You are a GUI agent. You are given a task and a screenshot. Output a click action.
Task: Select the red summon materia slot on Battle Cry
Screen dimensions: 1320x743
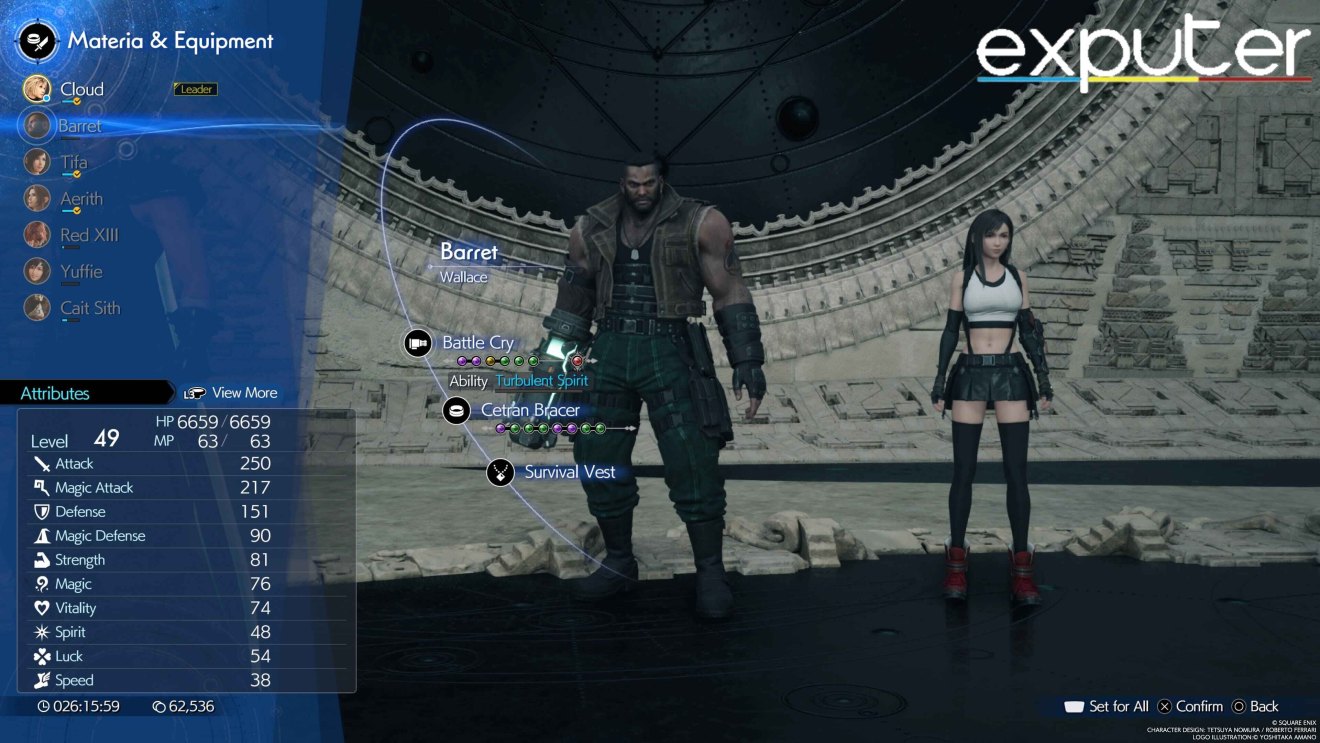(577, 362)
